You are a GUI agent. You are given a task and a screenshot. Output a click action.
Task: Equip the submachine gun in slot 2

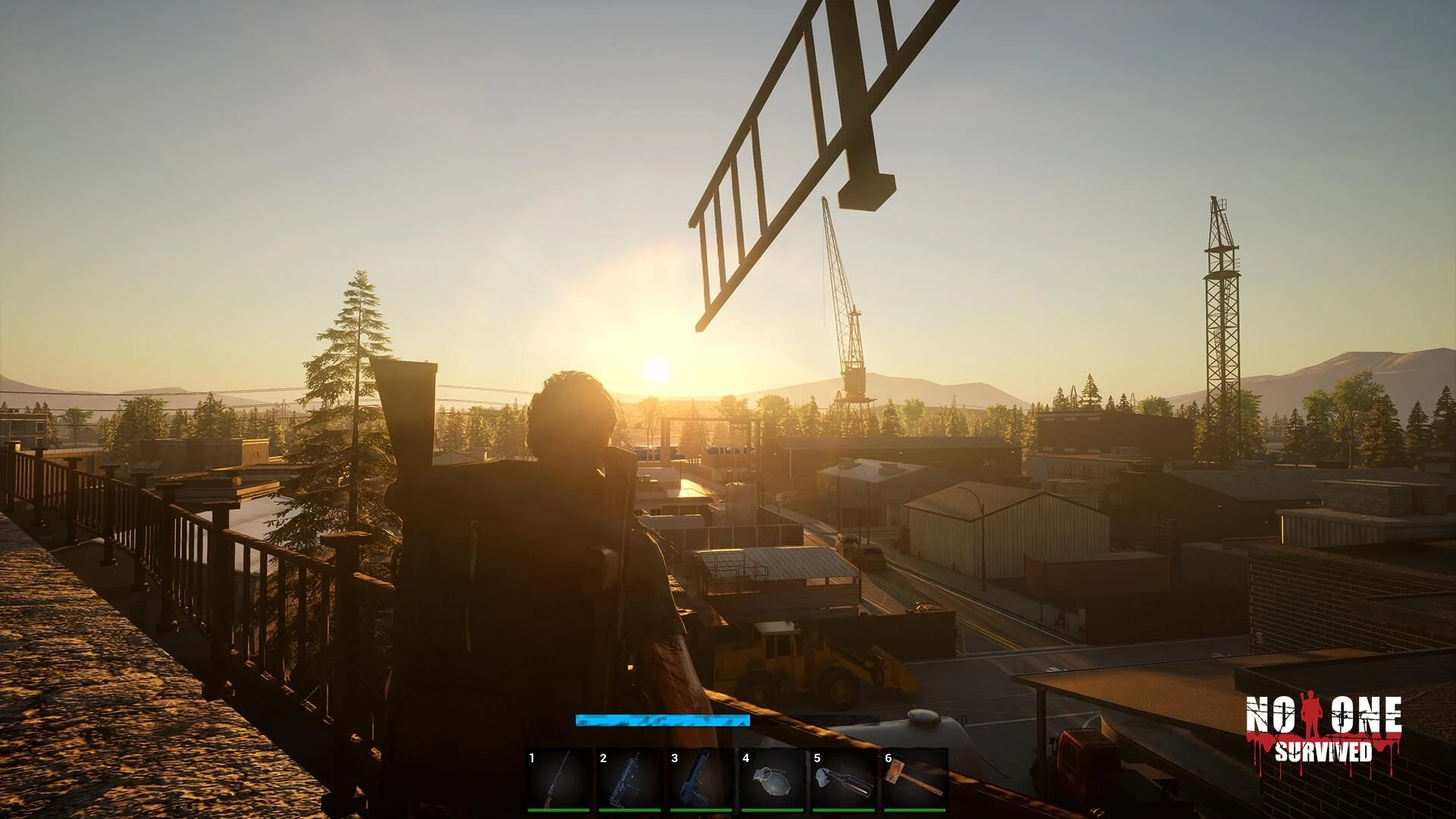click(630, 780)
